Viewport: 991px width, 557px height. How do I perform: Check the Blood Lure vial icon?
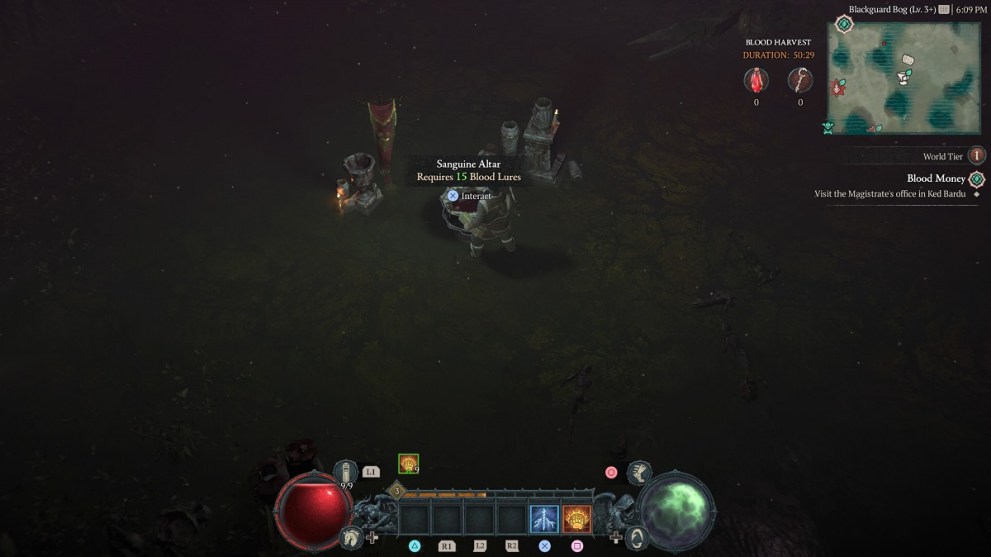point(756,81)
